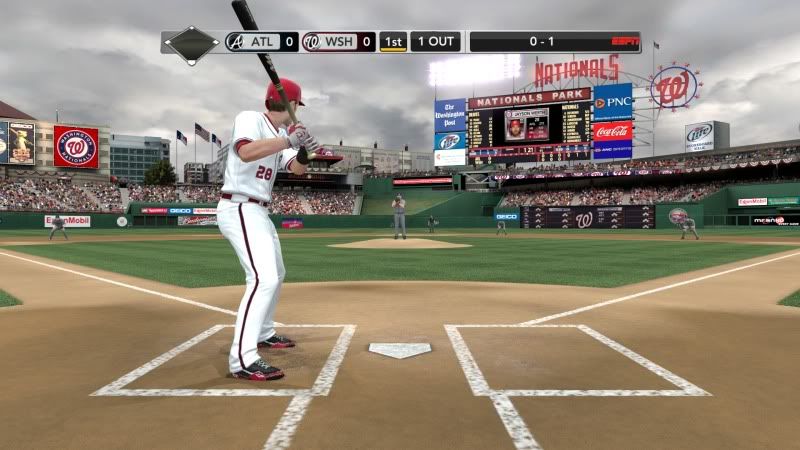Select the Atlanta Braves team logo
This screenshot has width=800, height=450.
pyautogui.click(x=235, y=42)
